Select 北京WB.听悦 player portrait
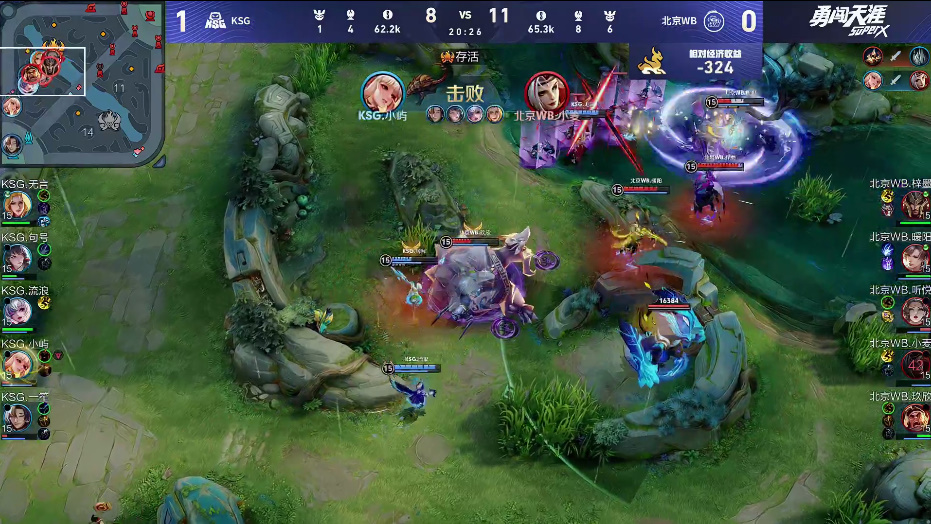The width and height of the screenshot is (931, 524). tap(914, 310)
